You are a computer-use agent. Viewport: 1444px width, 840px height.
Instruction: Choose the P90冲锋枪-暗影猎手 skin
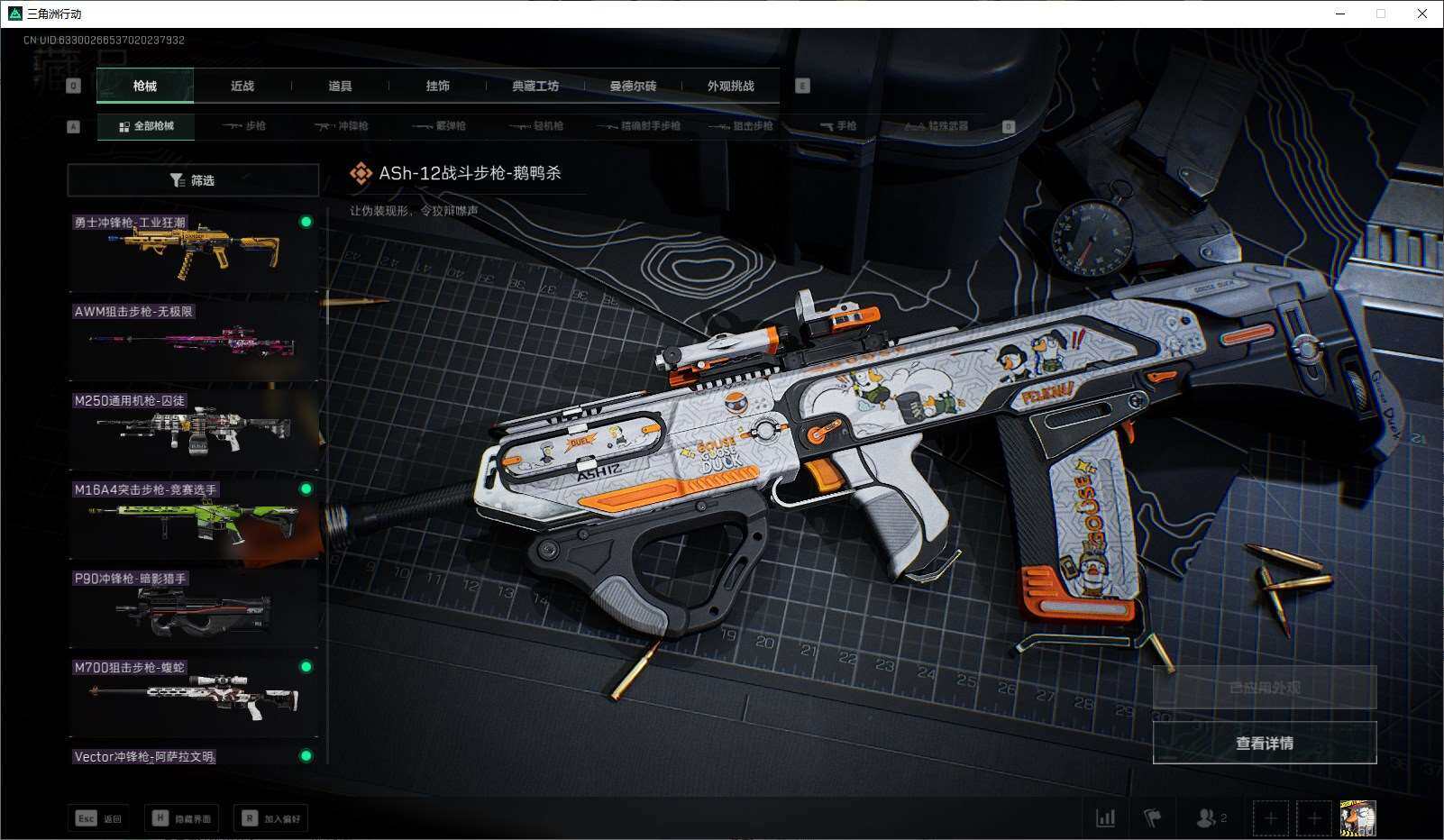pos(193,607)
